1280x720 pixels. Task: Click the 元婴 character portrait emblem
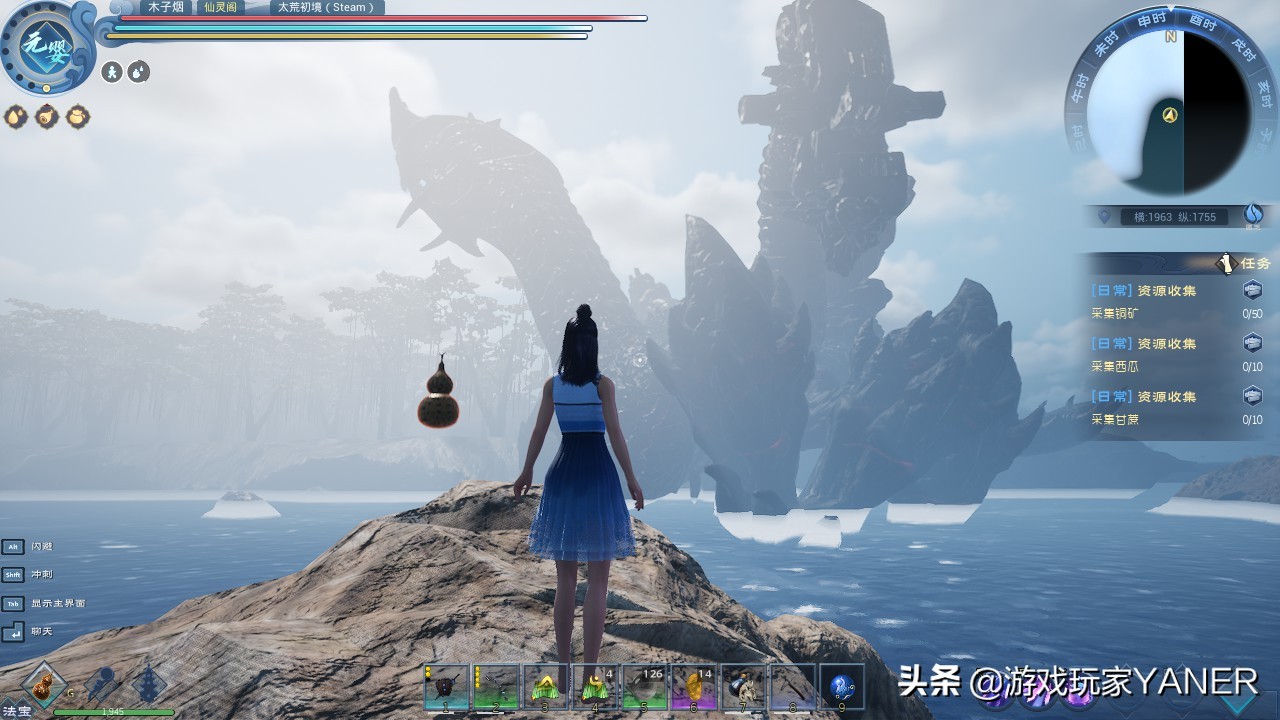click(x=46, y=46)
